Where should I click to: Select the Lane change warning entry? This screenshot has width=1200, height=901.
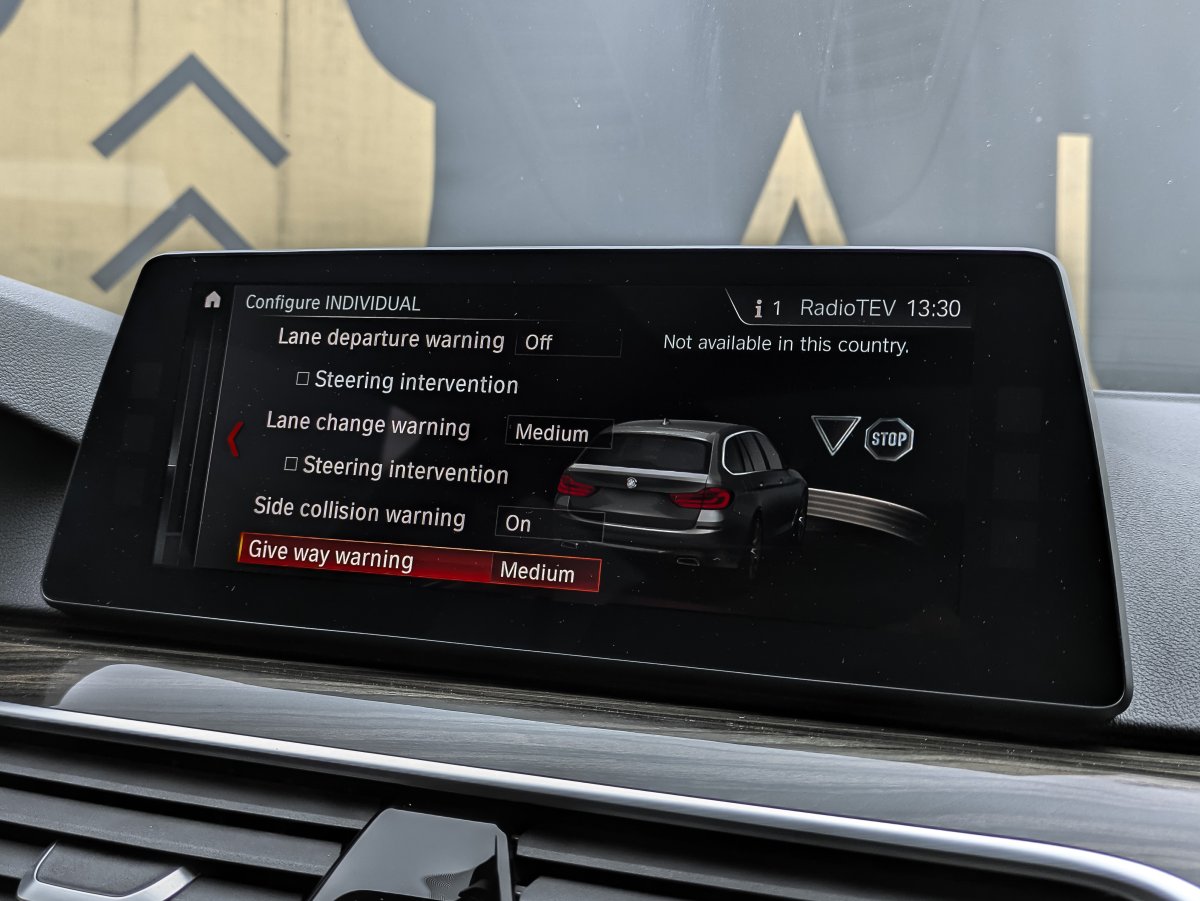click(x=368, y=425)
